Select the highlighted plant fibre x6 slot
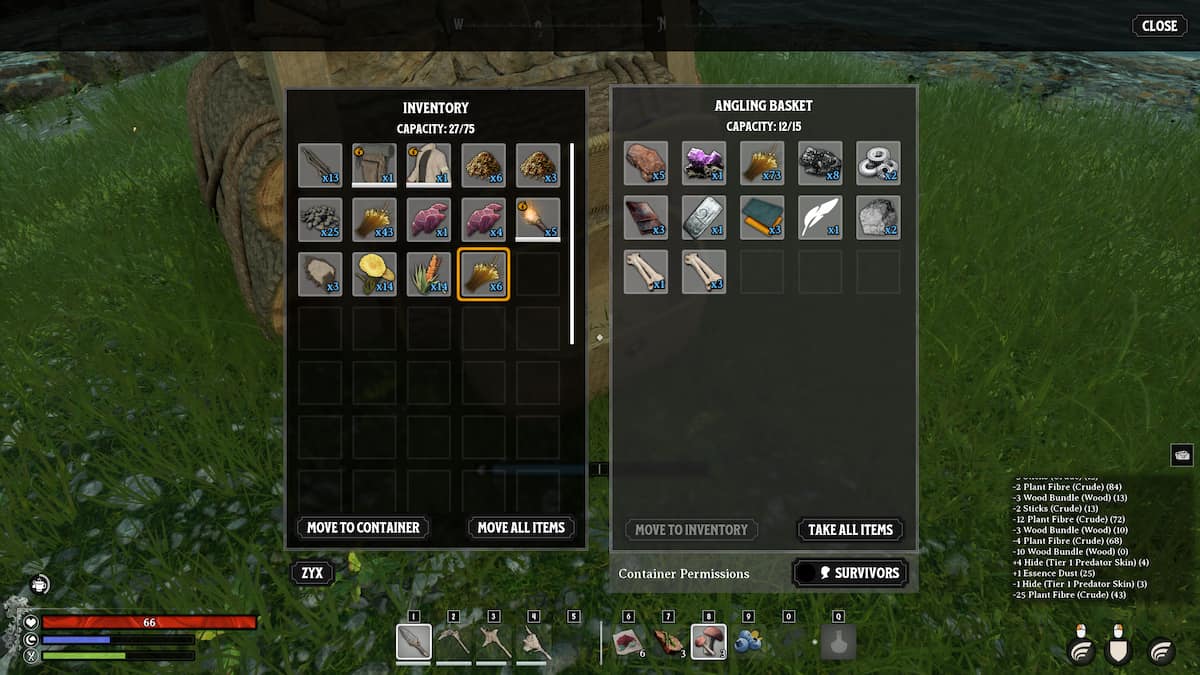 pyautogui.click(x=483, y=273)
